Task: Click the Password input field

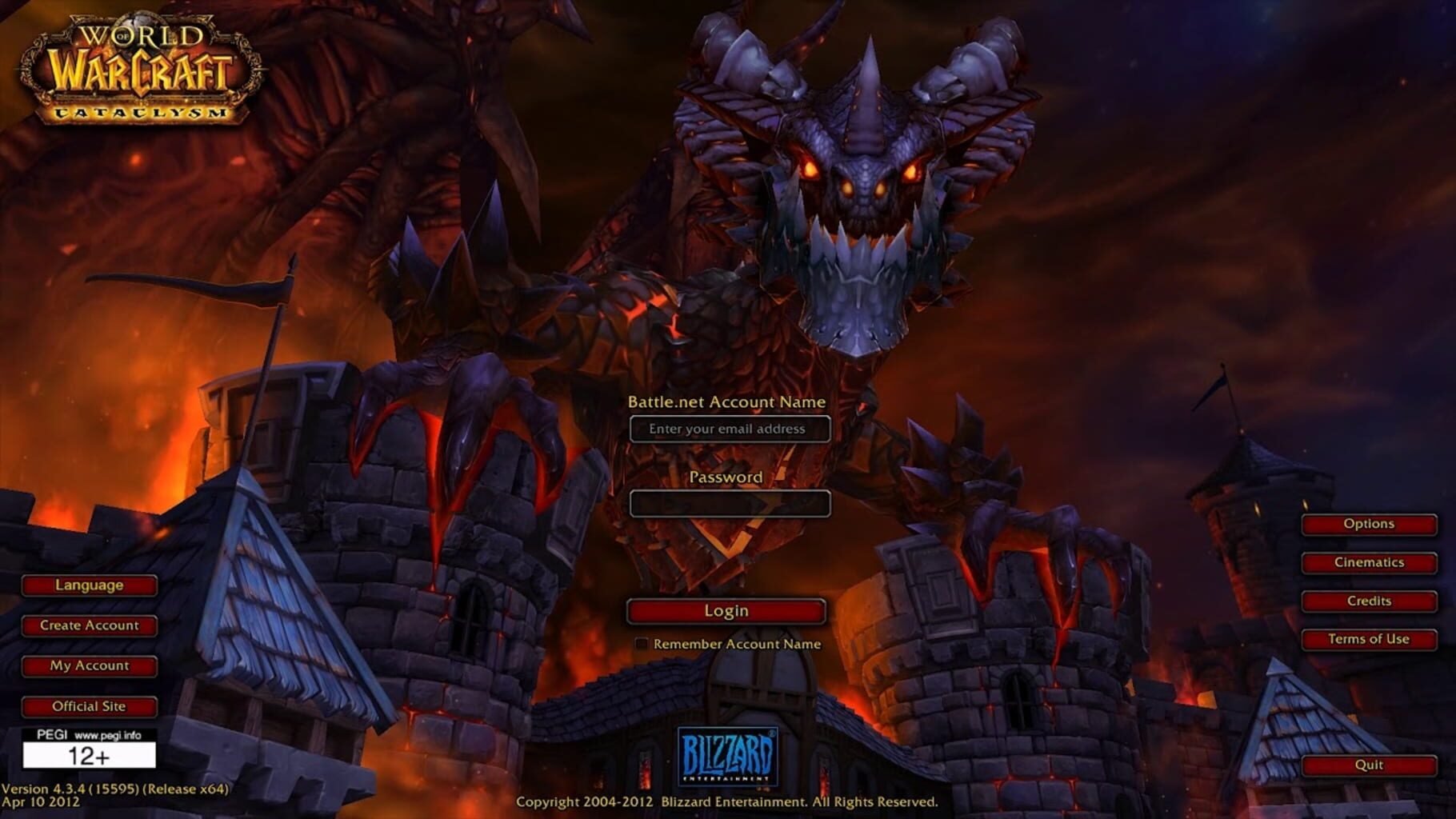Action: click(730, 504)
